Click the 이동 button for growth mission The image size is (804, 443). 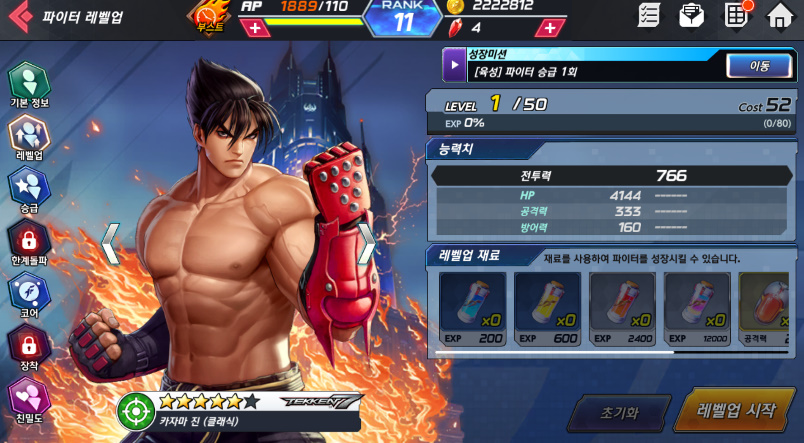761,66
